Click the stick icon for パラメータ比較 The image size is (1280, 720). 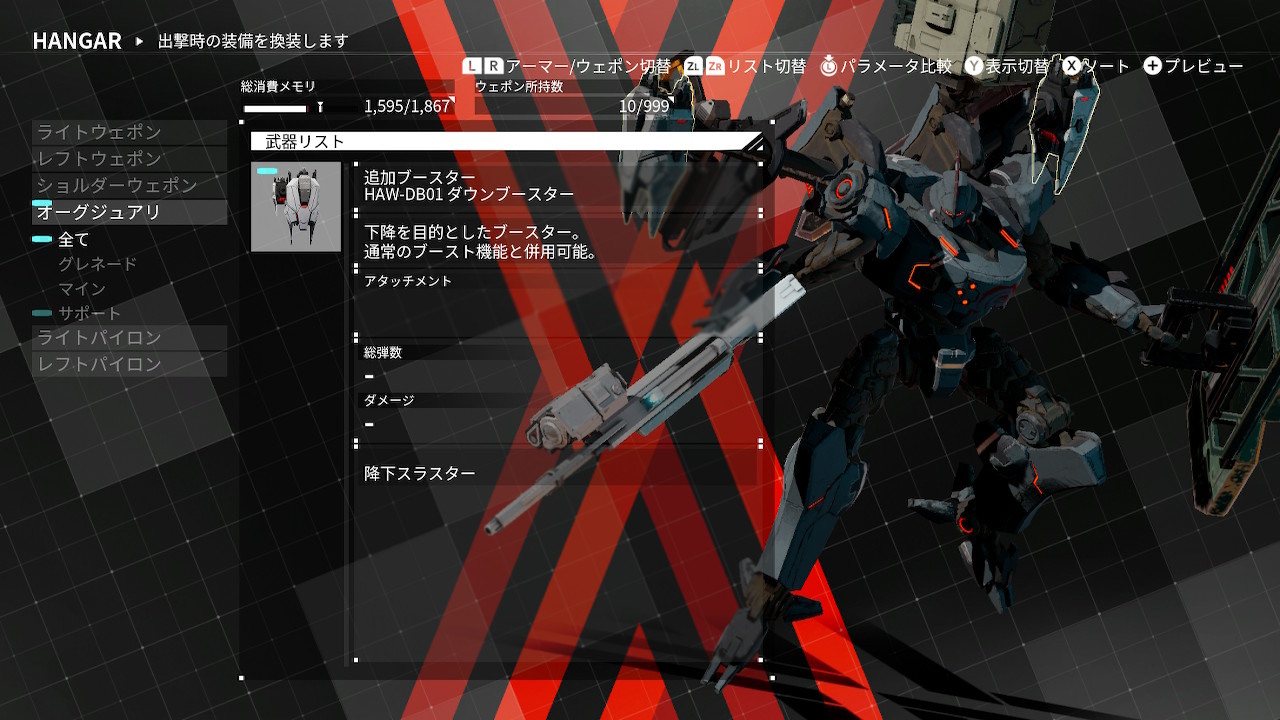(x=827, y=64)
